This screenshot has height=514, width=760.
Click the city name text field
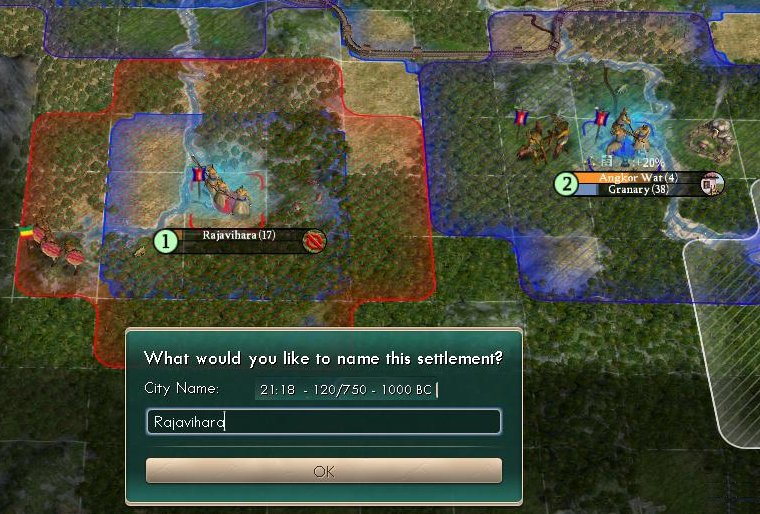click(323, 422)
